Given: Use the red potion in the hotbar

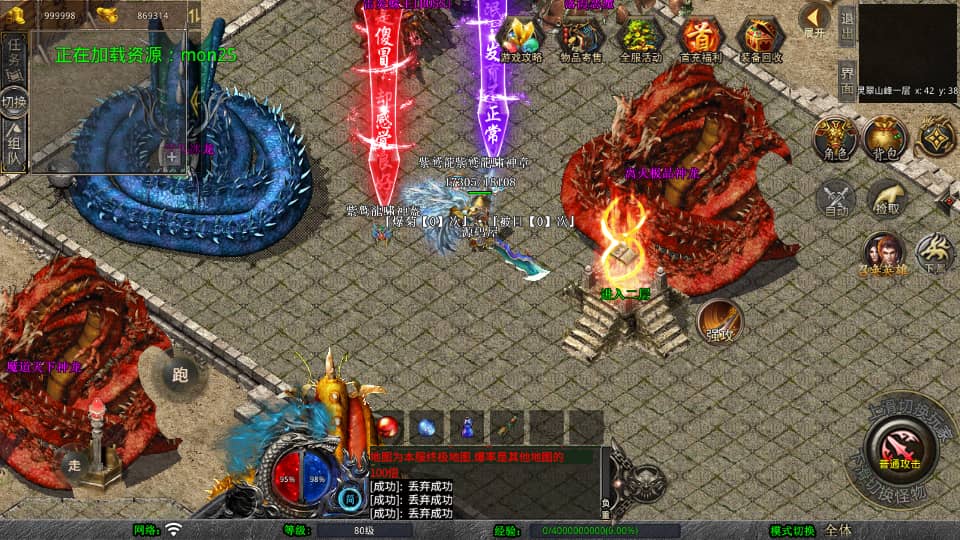Looking at the screenshot, I should click(390, 427).
